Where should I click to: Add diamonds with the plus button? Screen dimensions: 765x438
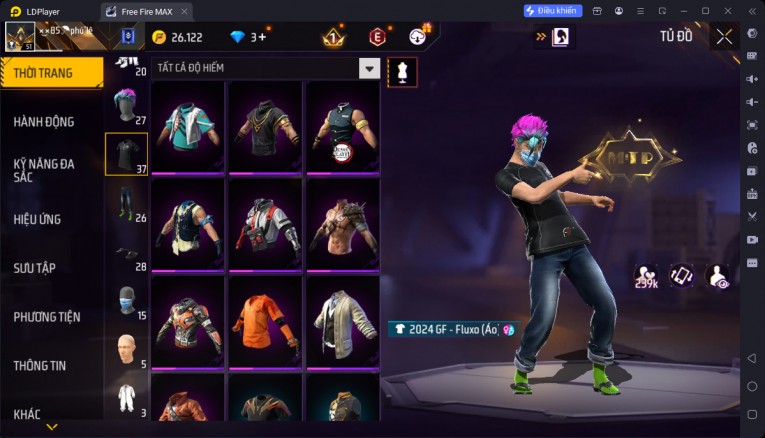click(262, 37)
